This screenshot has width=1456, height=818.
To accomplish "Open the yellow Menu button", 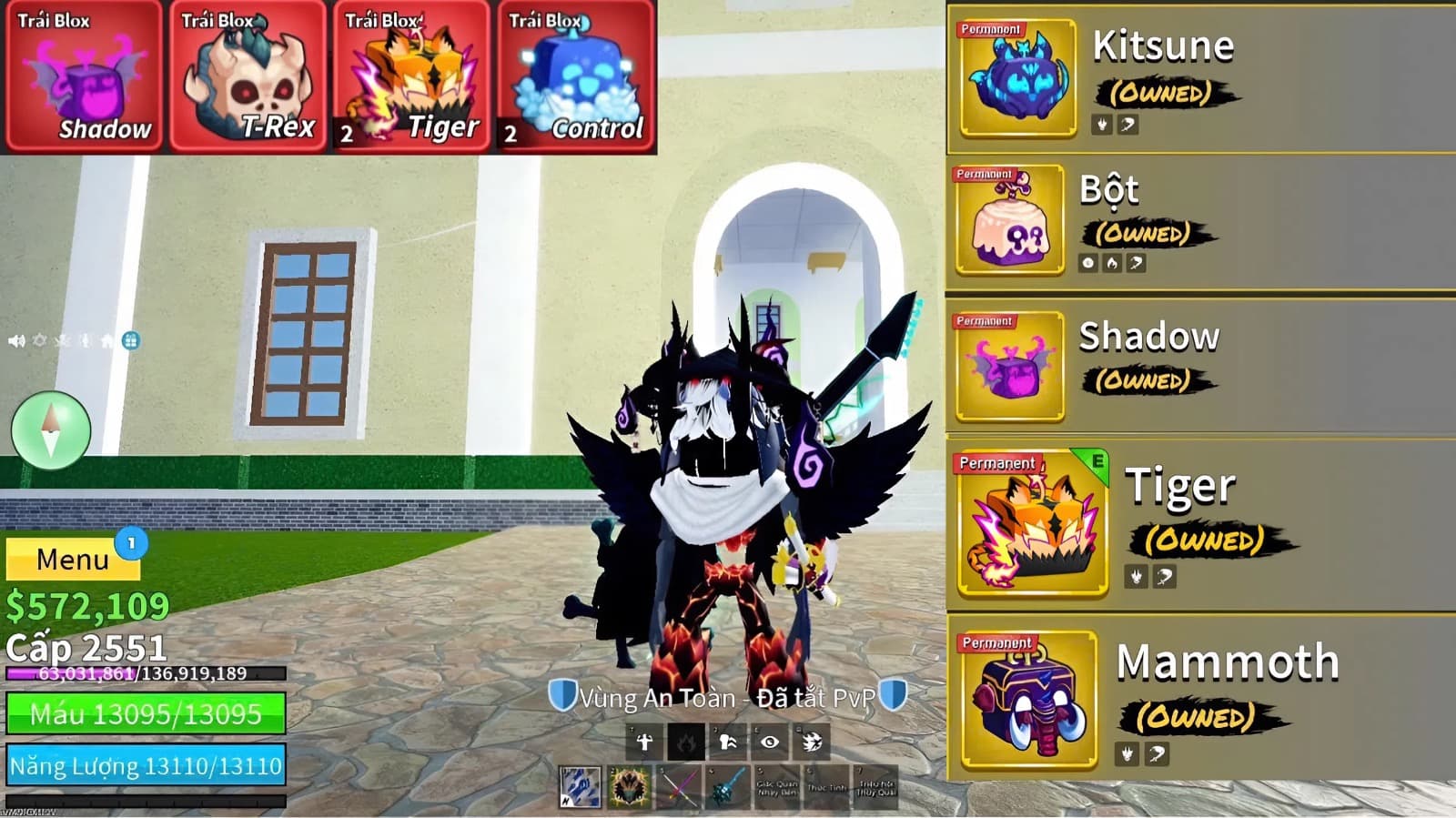I will point(73,559).
